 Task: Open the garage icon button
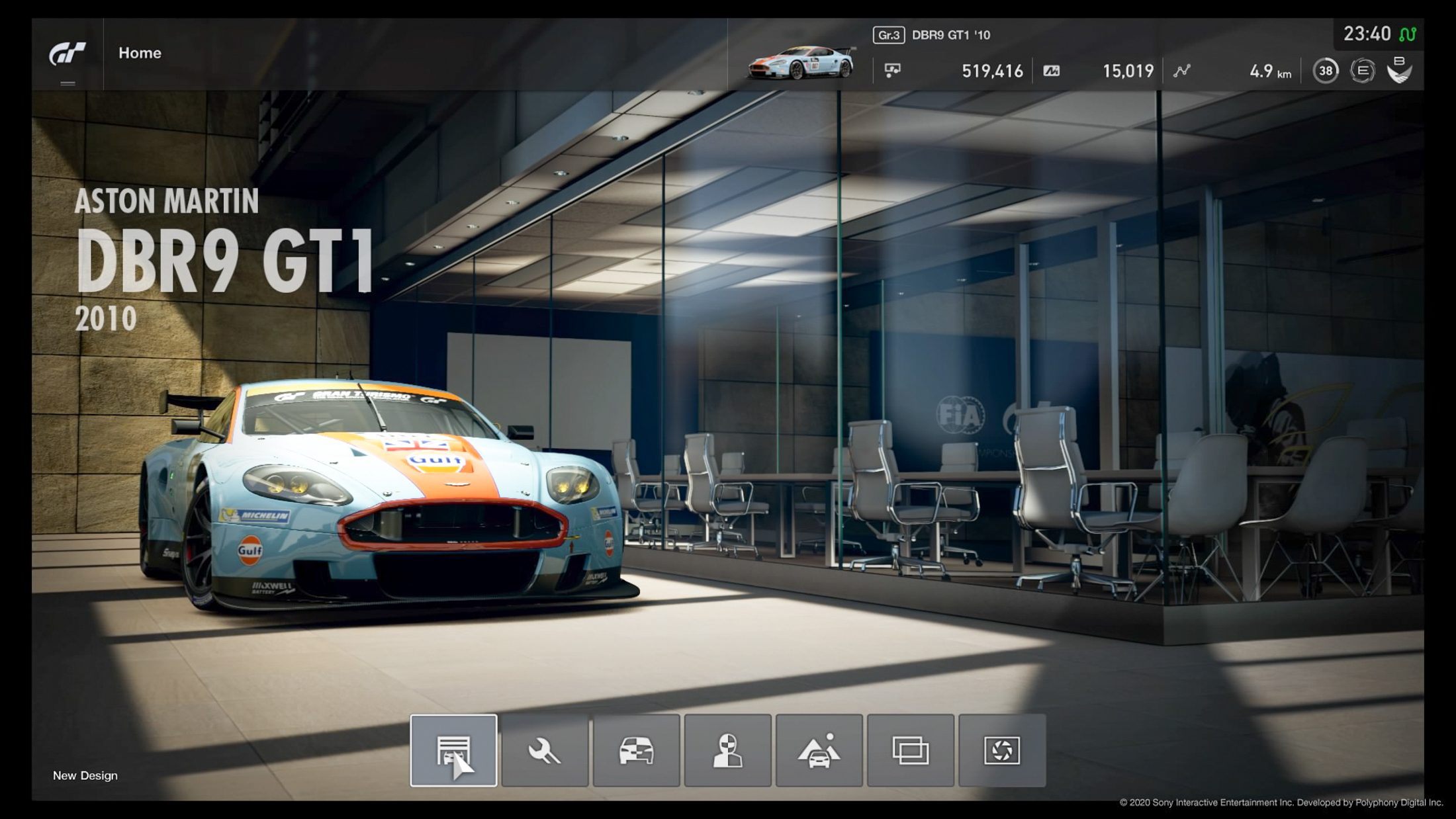453,750
